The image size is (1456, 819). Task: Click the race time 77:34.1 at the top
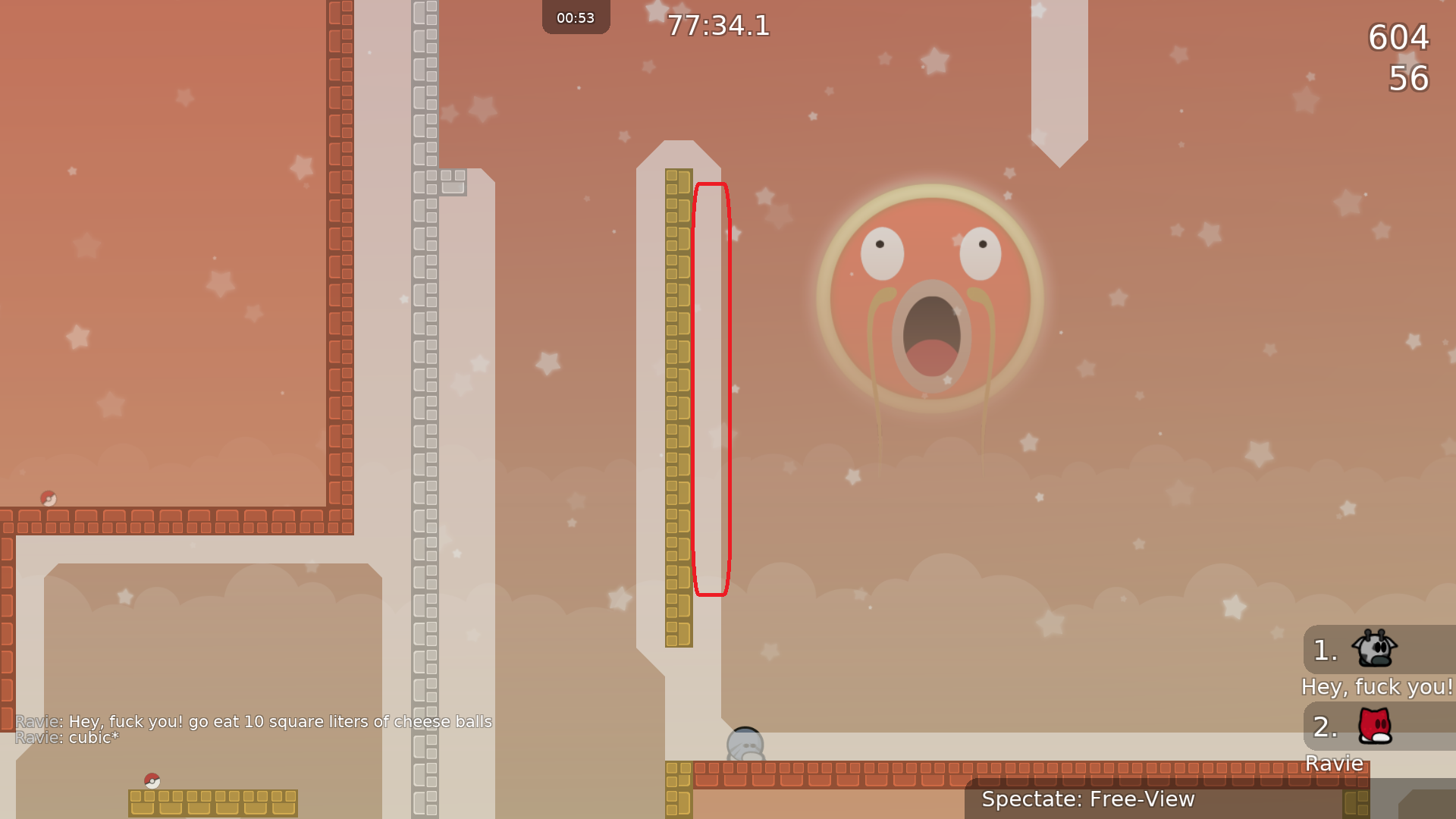718,27
